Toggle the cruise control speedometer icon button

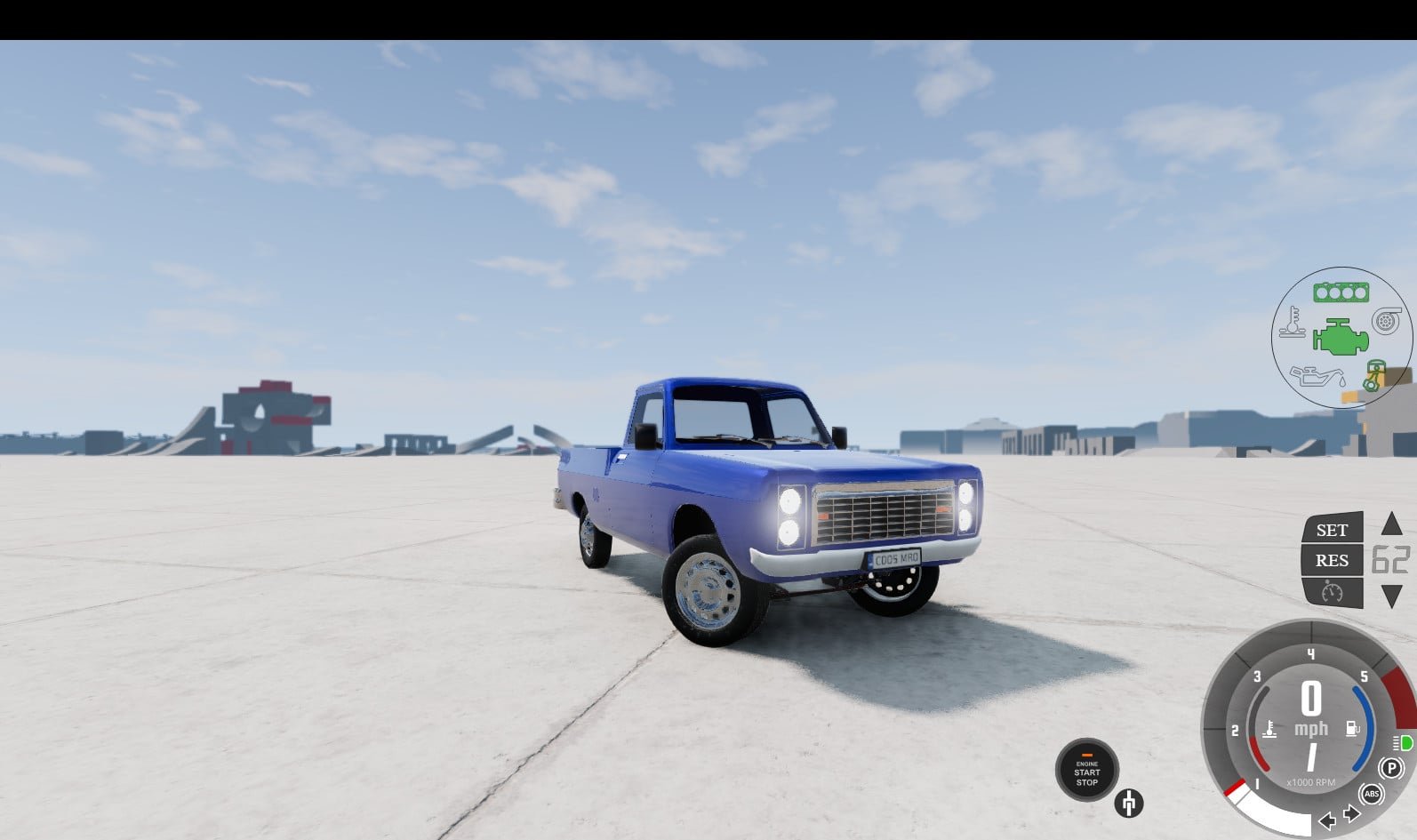click(x=1332, y=592)
